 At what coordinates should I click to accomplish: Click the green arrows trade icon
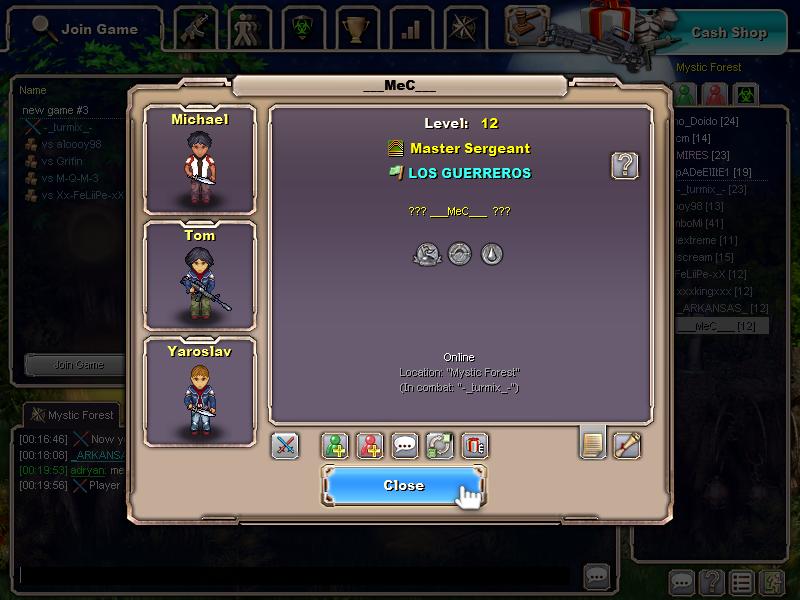[440, 446]
